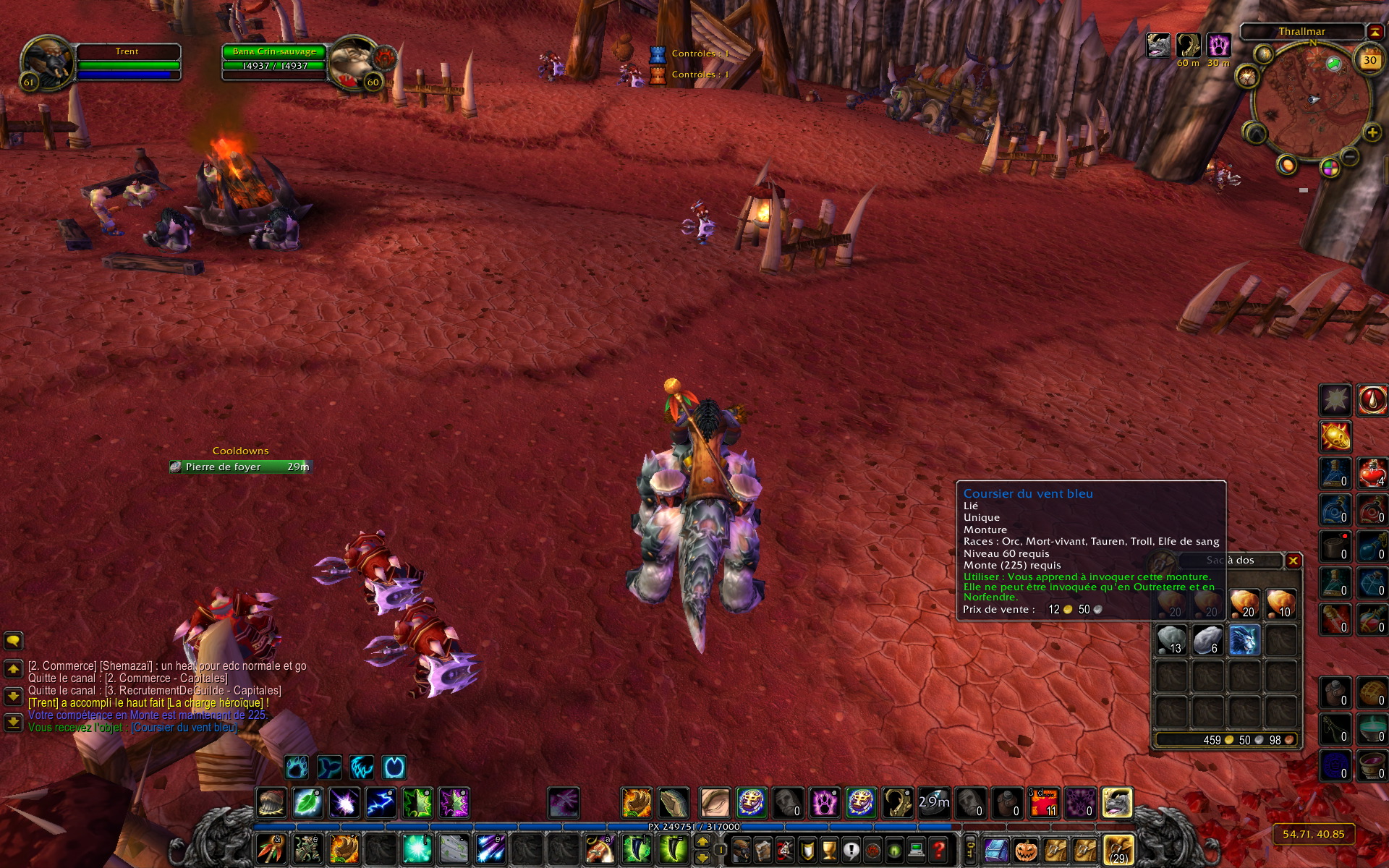Use the green leaf spell
The width and height of the screenshot is (1389, 868).
pos(307,803)
